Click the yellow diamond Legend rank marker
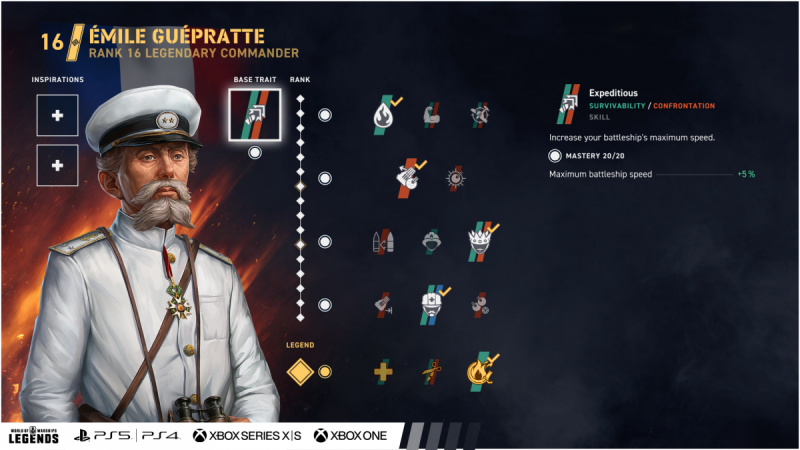 [301, 372]
